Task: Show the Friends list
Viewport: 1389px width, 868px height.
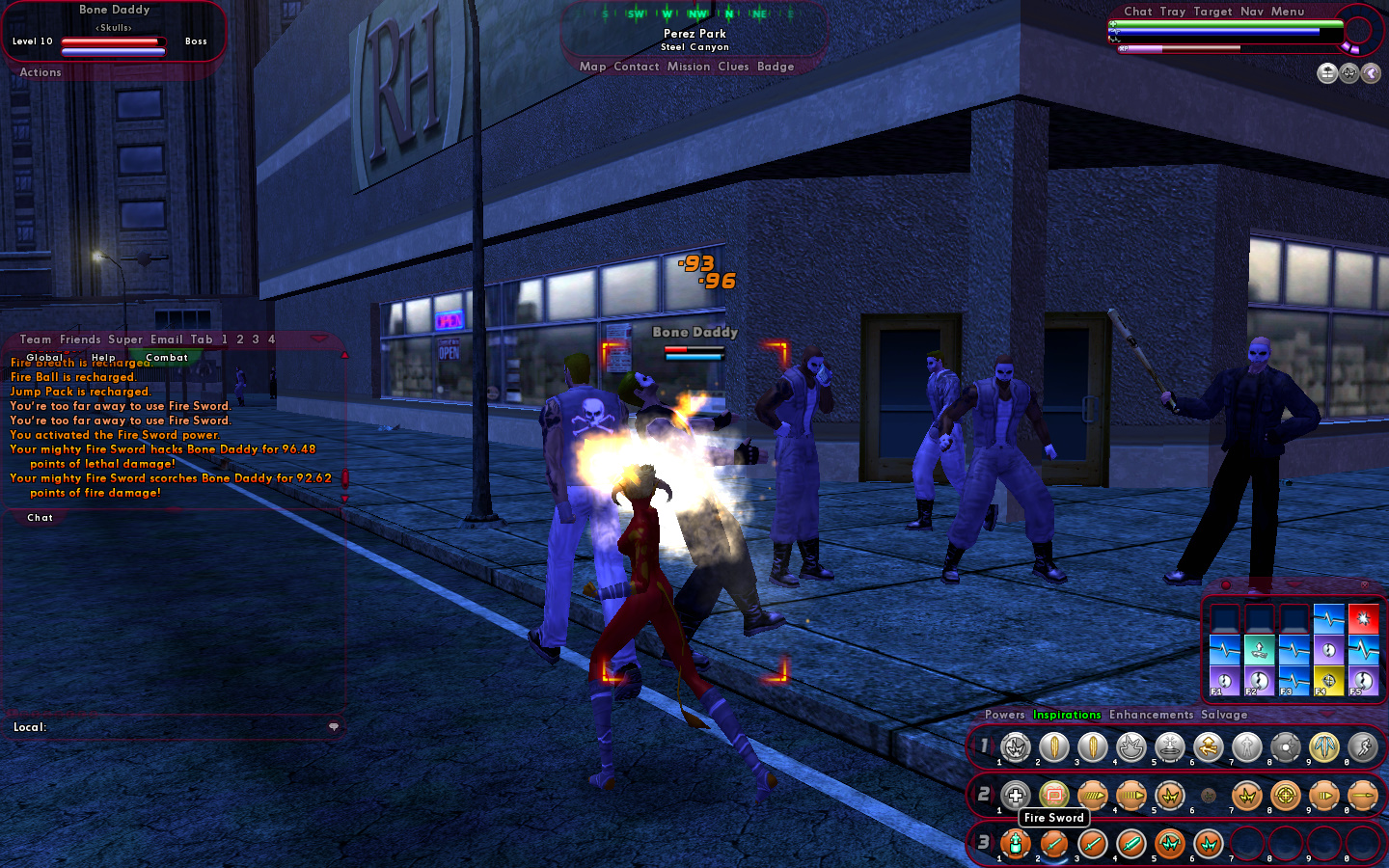Action: [80, 339]
